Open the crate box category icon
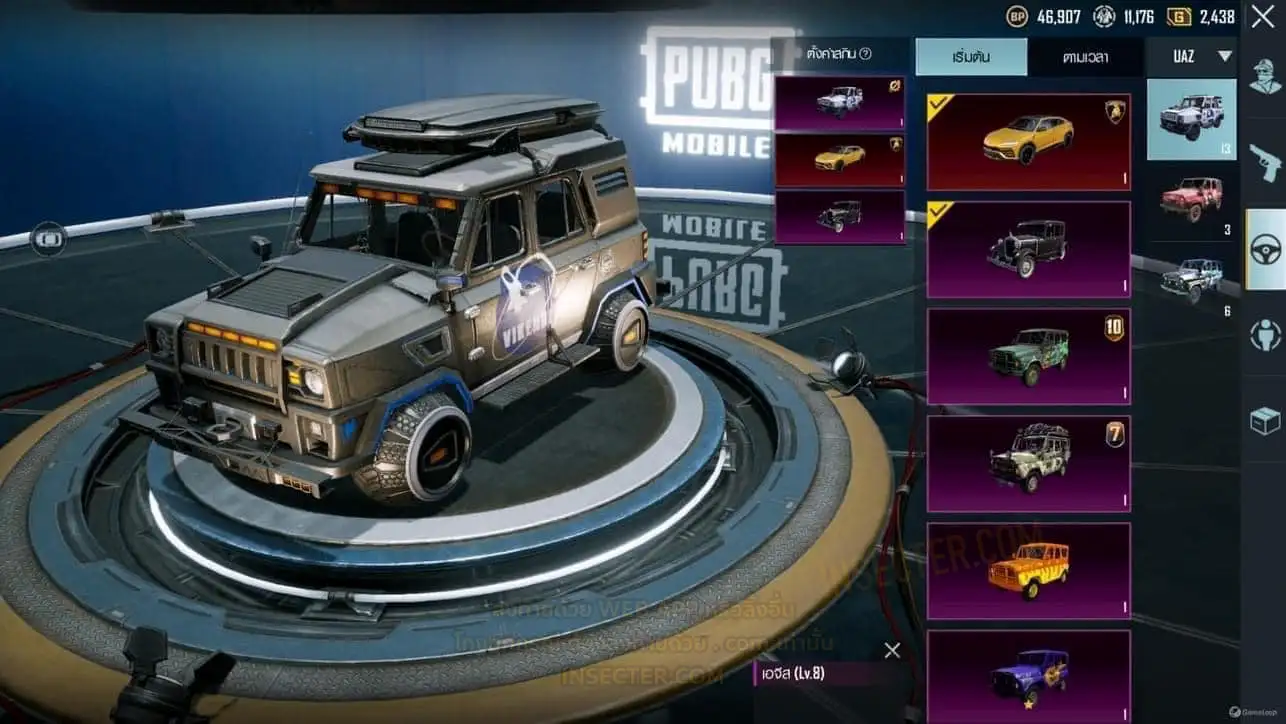The image size is (1286, 724). click(x=1265, y=421)
